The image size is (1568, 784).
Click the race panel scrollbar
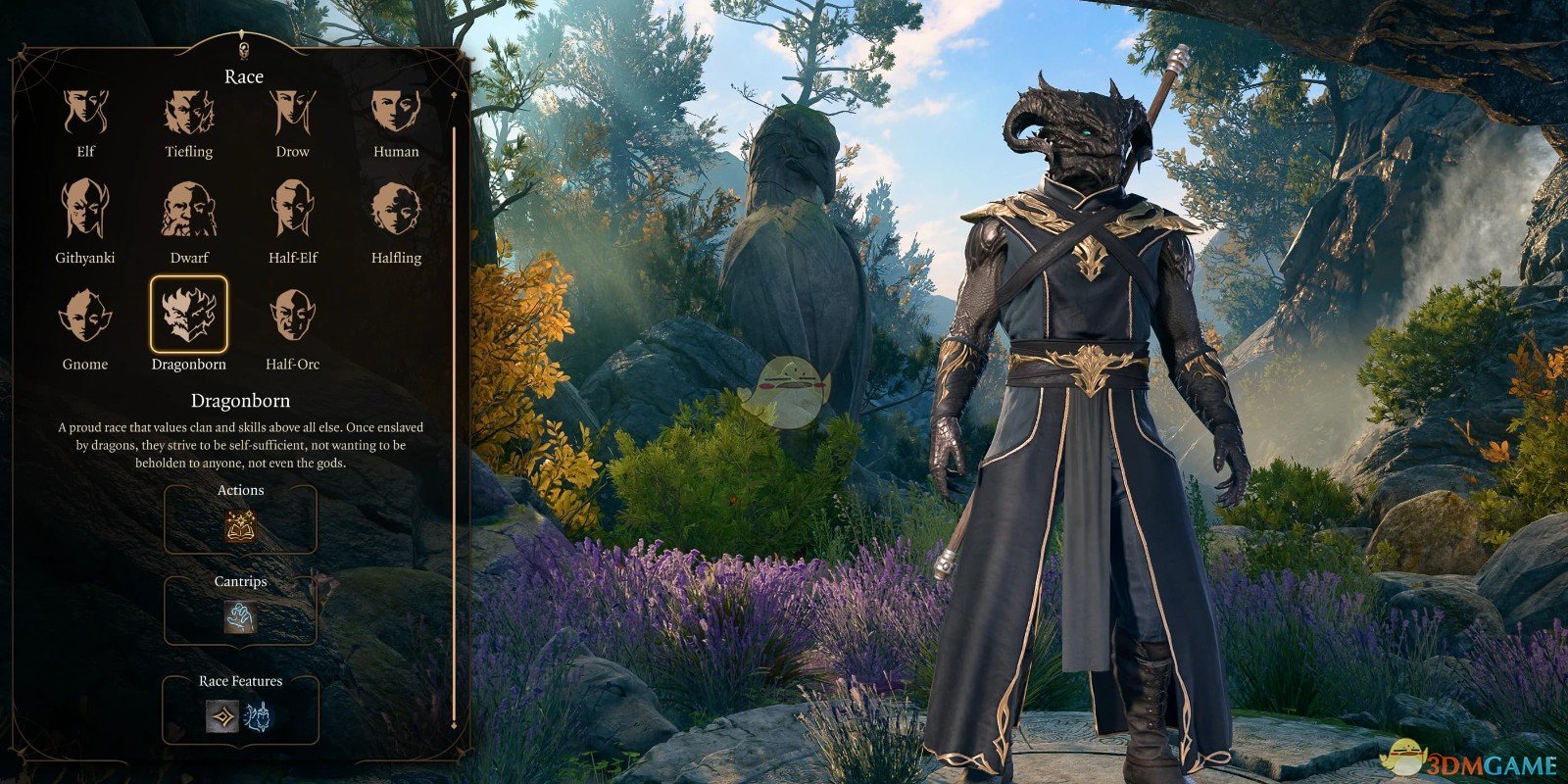(454, 412)
